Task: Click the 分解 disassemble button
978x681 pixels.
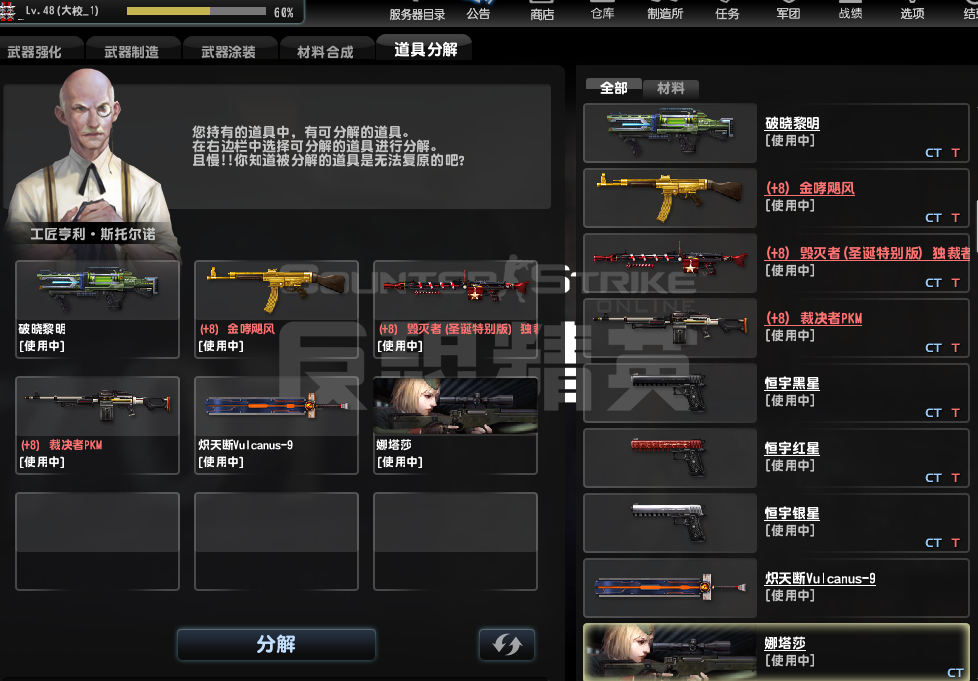Action: [276, 644]
